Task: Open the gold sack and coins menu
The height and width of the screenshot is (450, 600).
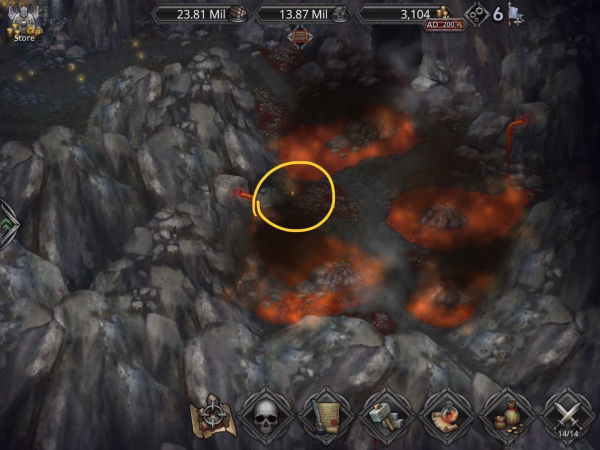Action: 508,415
